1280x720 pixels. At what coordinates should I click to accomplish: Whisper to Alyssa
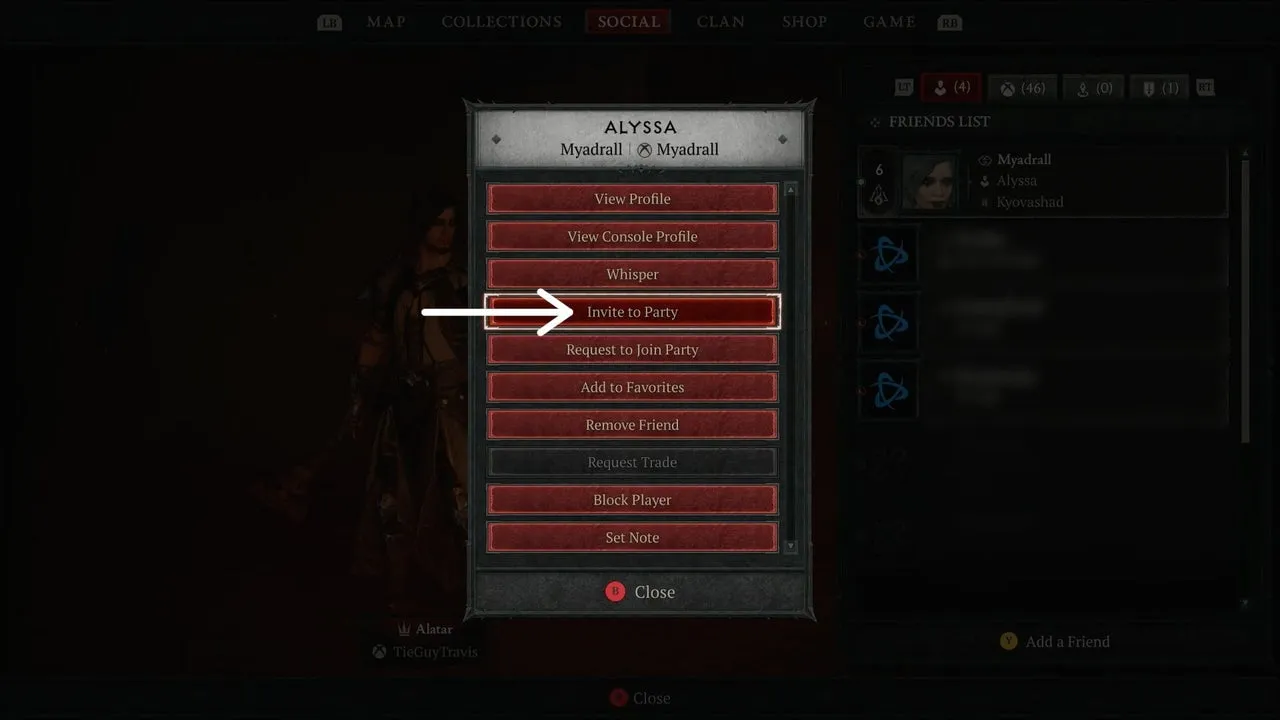[631, 274]
